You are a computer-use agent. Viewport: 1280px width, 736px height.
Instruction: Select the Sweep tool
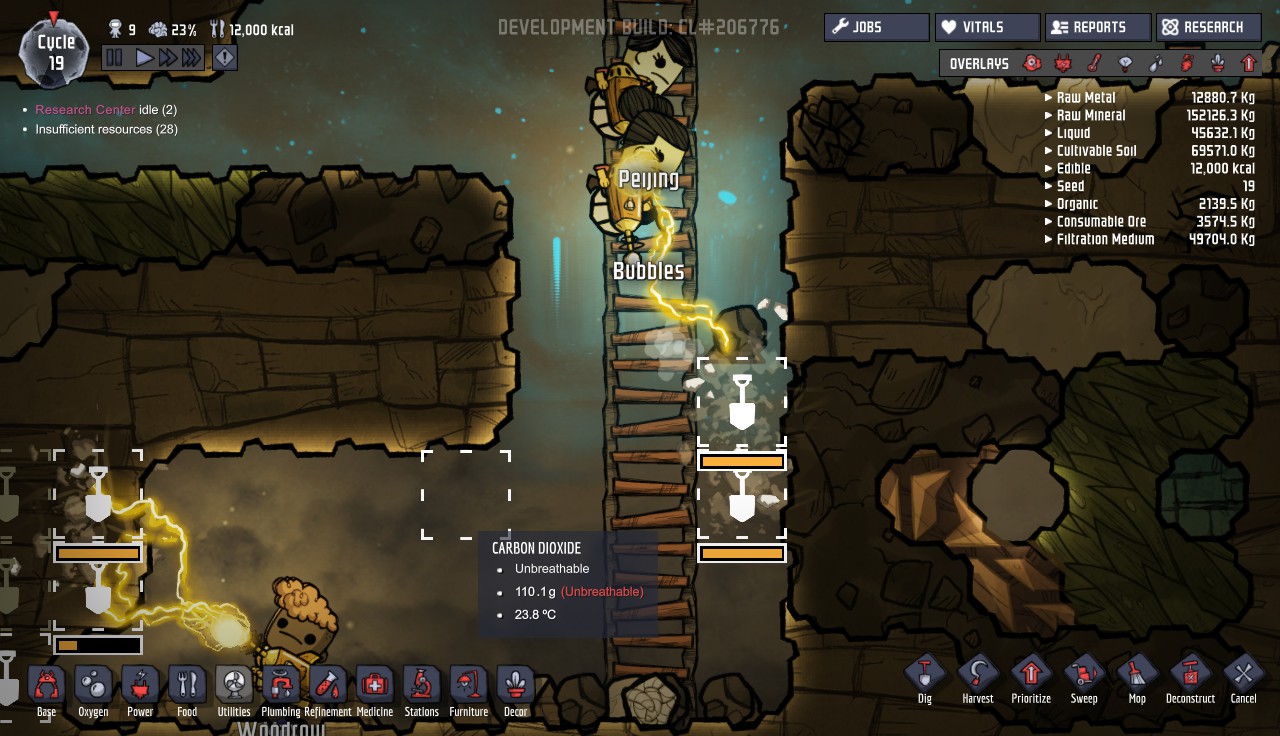(1084, 677)
